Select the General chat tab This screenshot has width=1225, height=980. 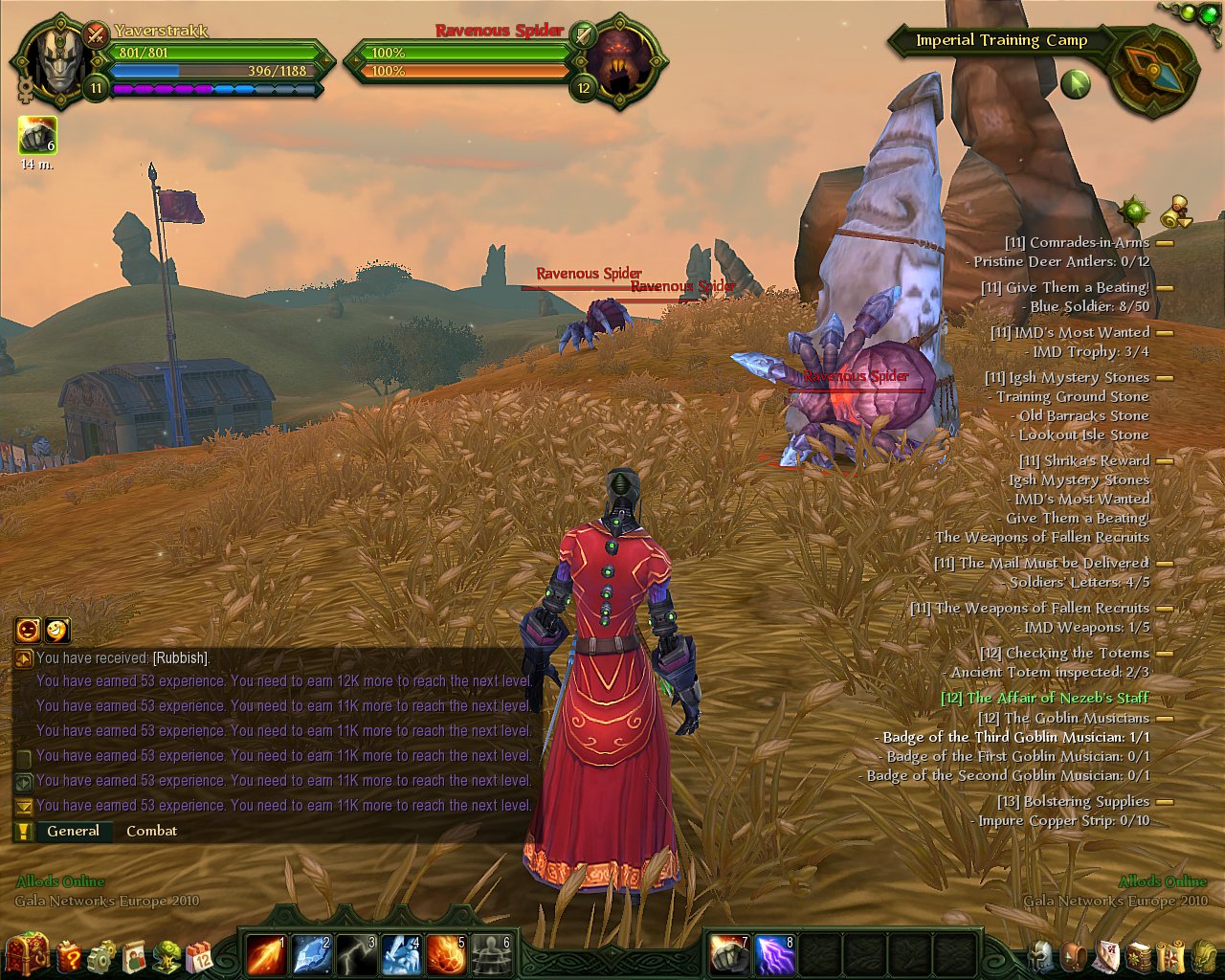[x=73, y=831]
